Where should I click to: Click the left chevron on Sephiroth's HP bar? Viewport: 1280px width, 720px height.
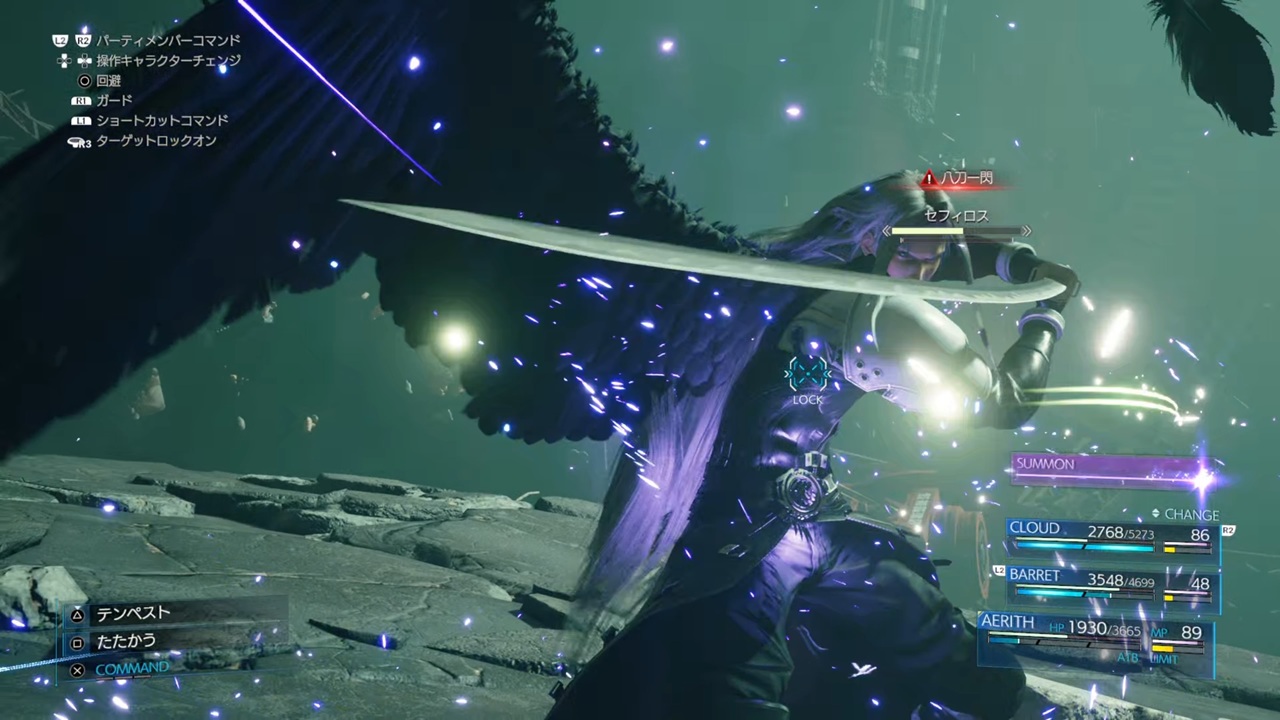coord(886,231)
